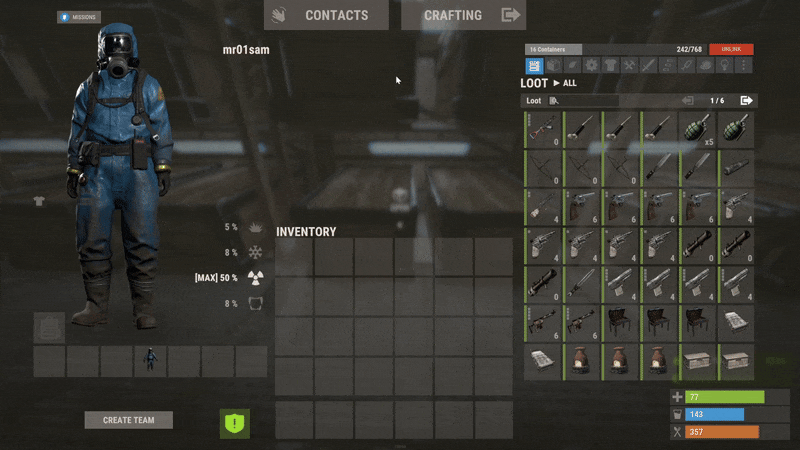Click the Create Team button
The width and height of the screenshot is (800, 450).
click(128, 420)
